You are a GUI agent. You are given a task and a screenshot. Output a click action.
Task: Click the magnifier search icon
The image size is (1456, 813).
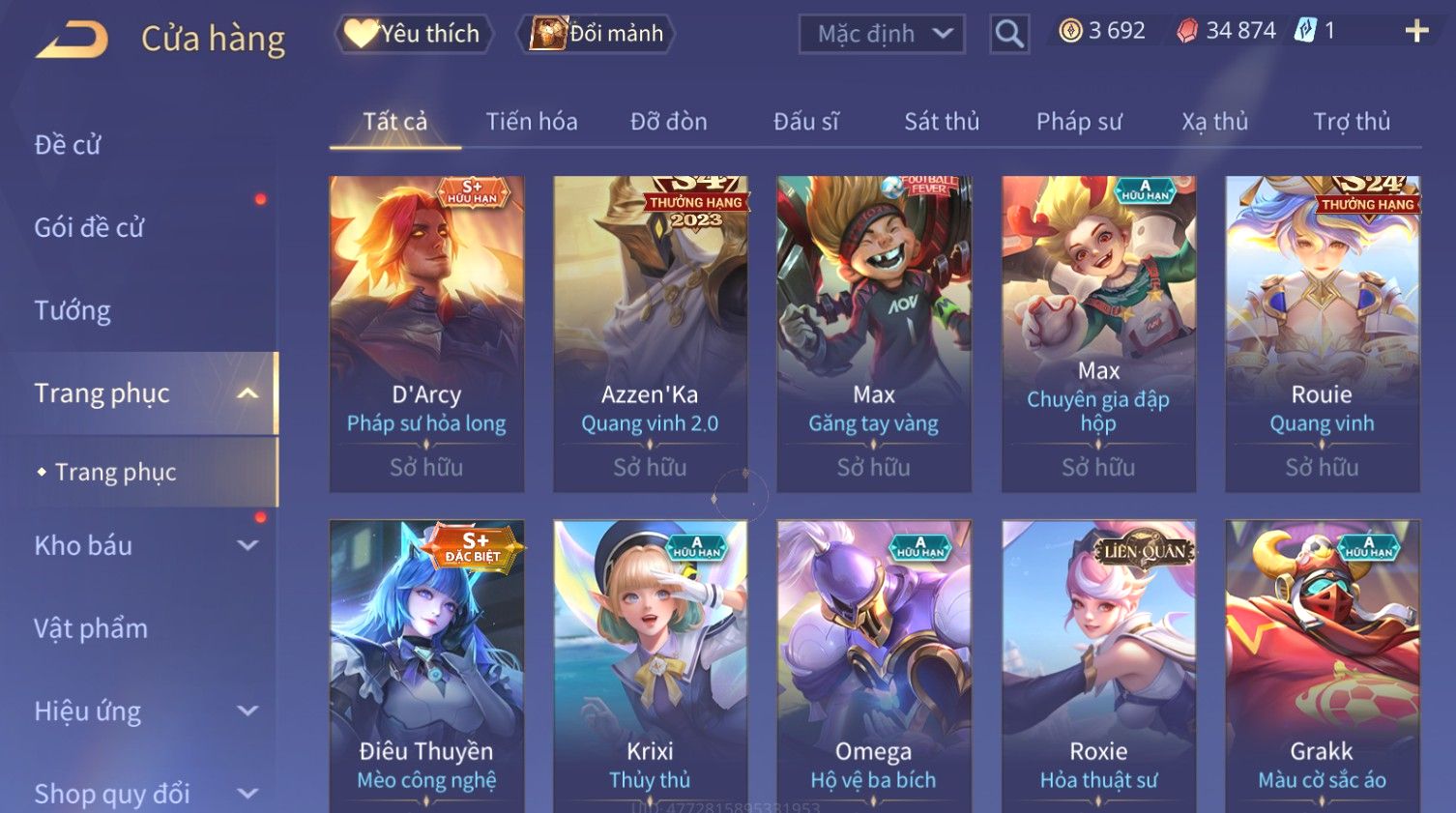click(x=1008, y=34)
